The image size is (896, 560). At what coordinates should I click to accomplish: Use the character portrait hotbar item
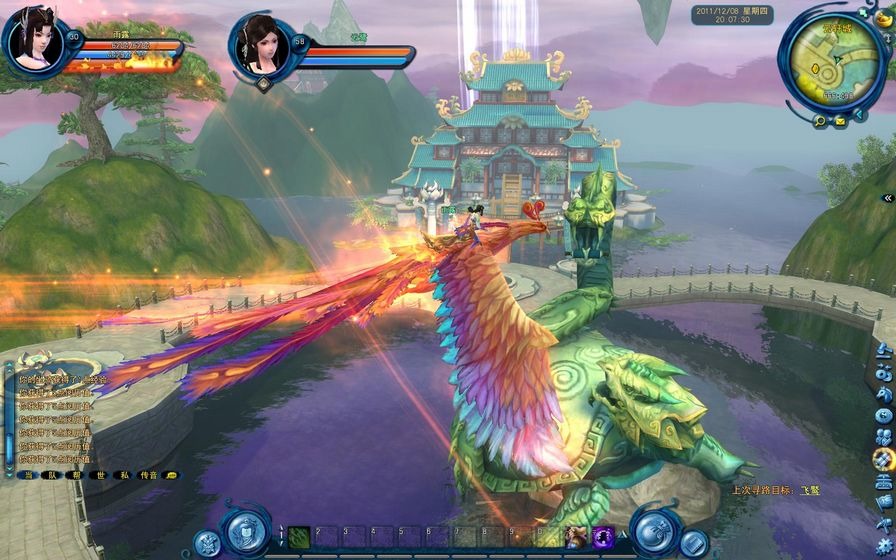(577, 537)
